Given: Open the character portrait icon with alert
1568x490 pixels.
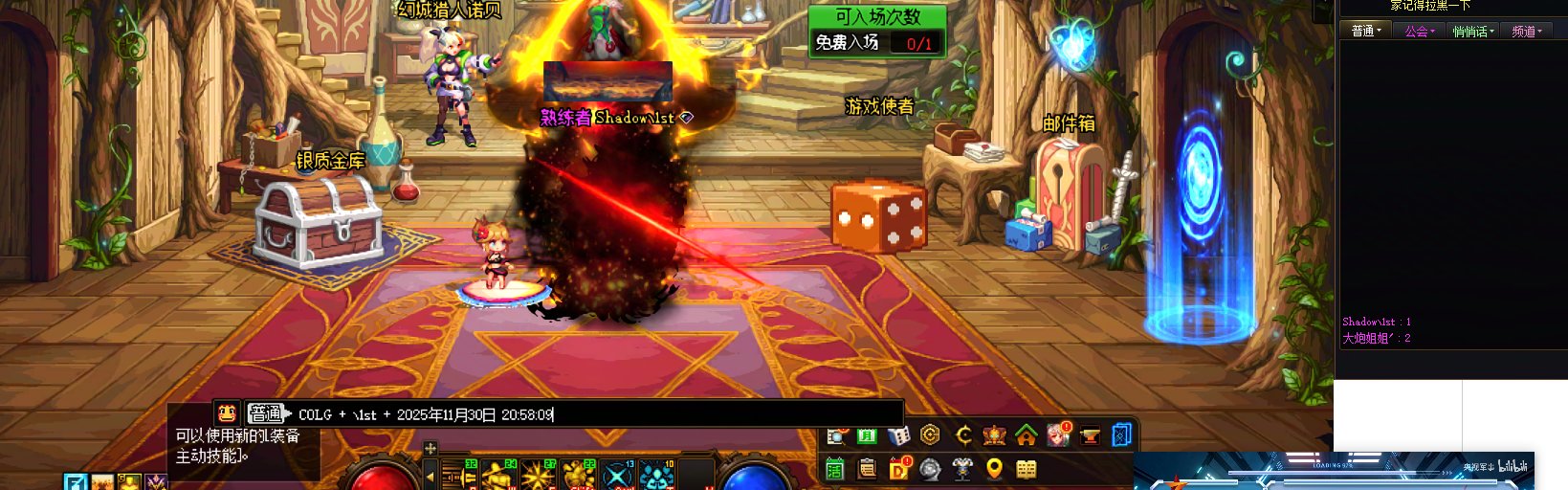Looking at the screenshot, I should coord(1058,435).
